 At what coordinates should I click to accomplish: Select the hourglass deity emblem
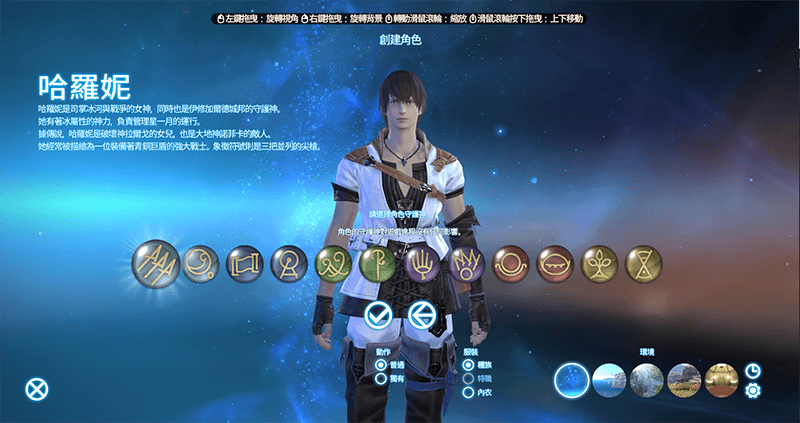pos(642,264)
